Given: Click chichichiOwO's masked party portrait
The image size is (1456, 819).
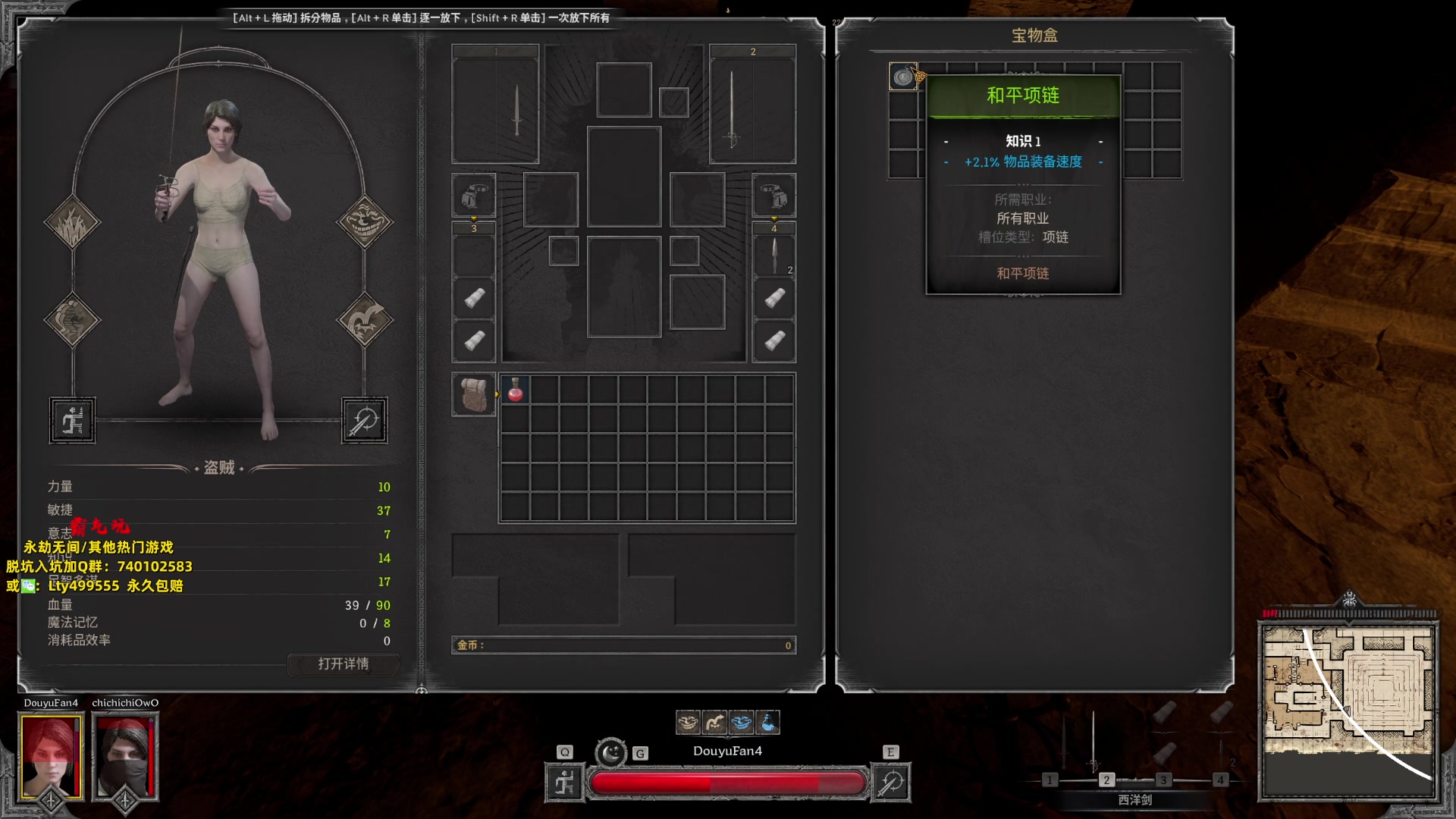Looking at the screenshot, I should pyautogui.click(x=125, y=756).
